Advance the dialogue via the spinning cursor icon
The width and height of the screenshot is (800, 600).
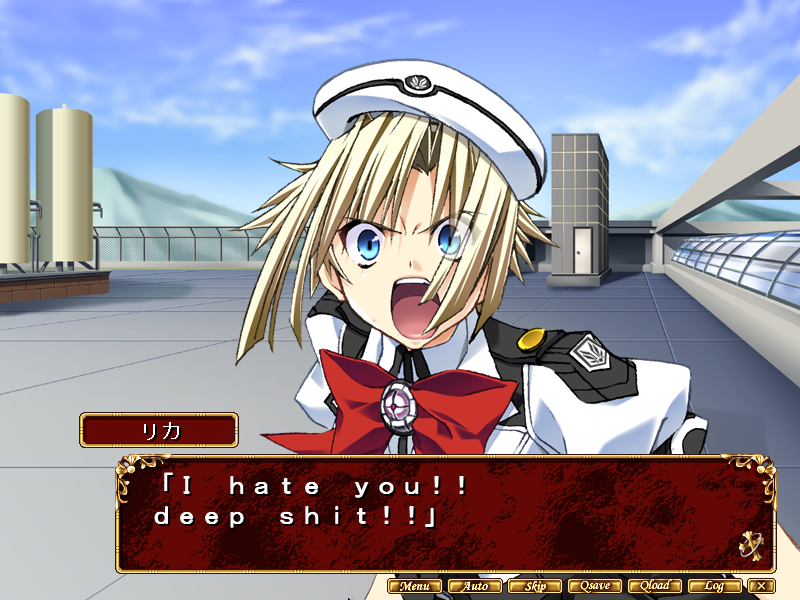[x=751, y=546]
